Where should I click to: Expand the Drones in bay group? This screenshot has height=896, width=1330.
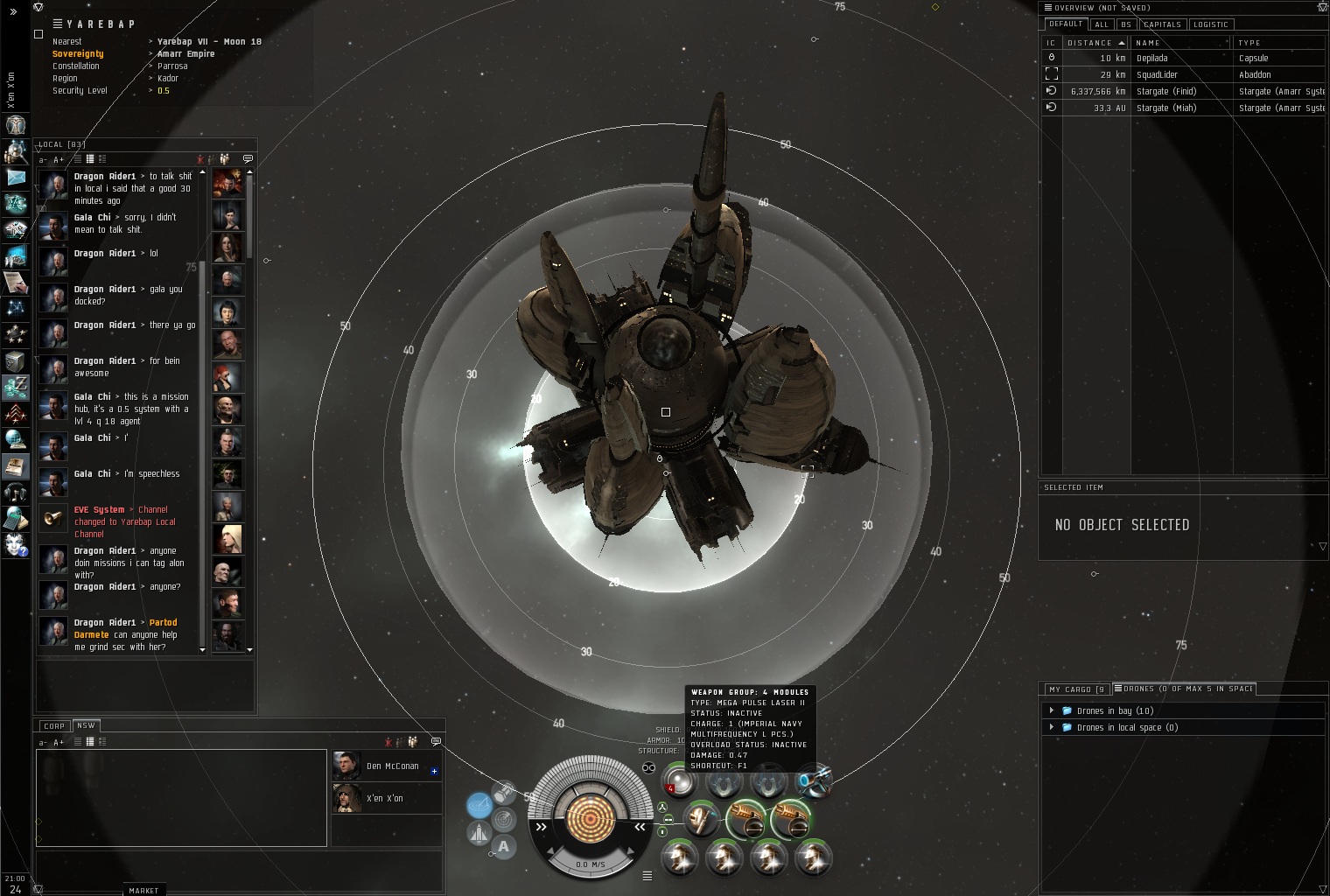pos(1052,710)
